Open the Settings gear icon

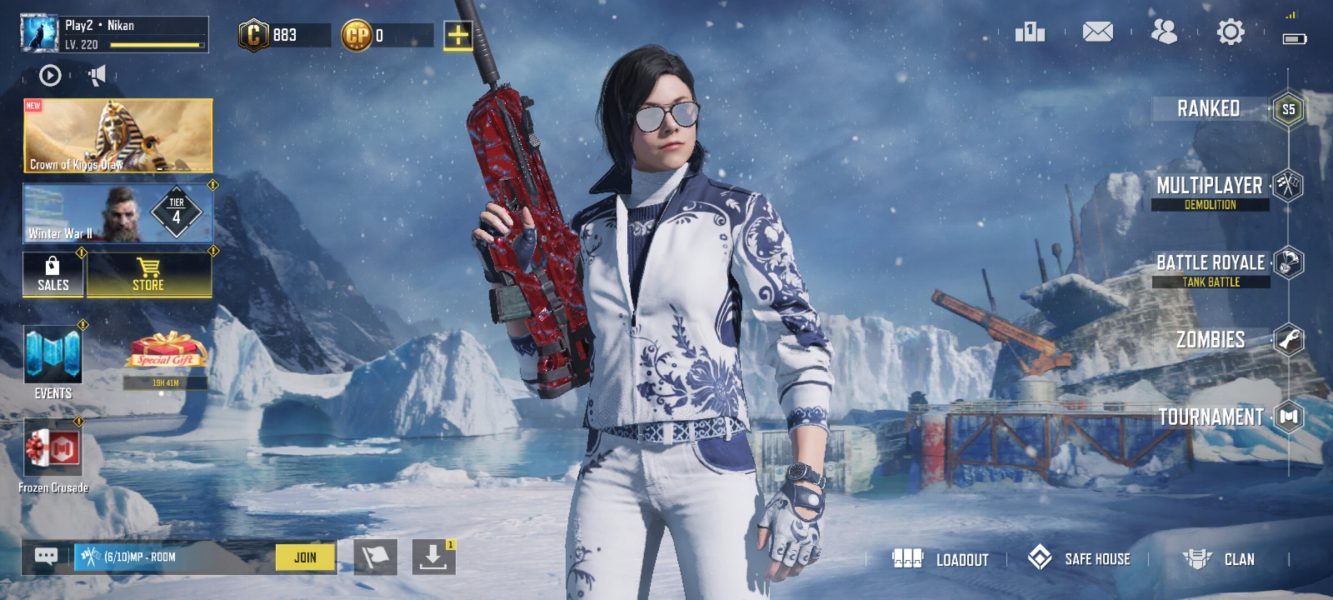coord(1230,32)
